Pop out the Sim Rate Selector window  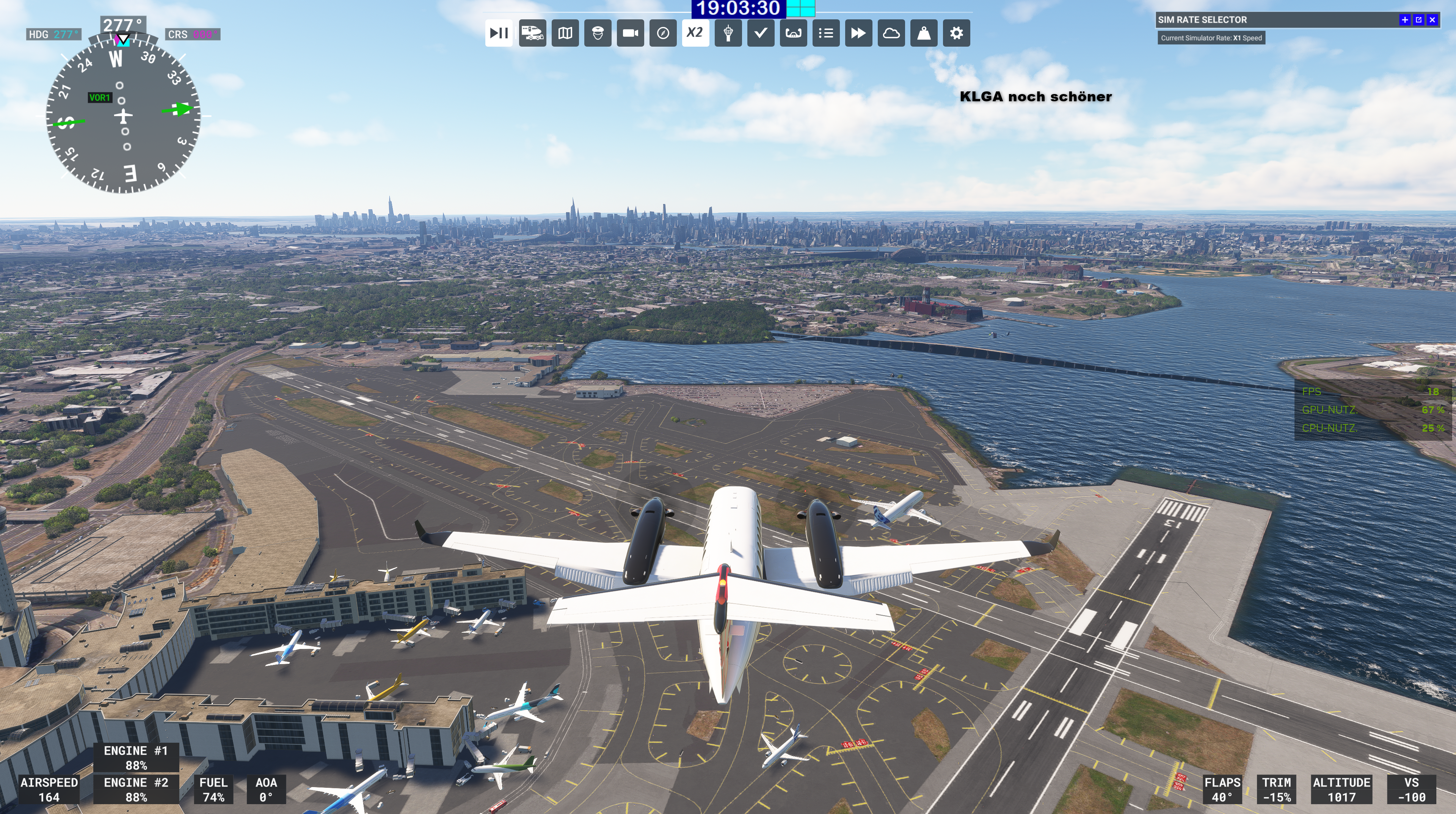1419,20
